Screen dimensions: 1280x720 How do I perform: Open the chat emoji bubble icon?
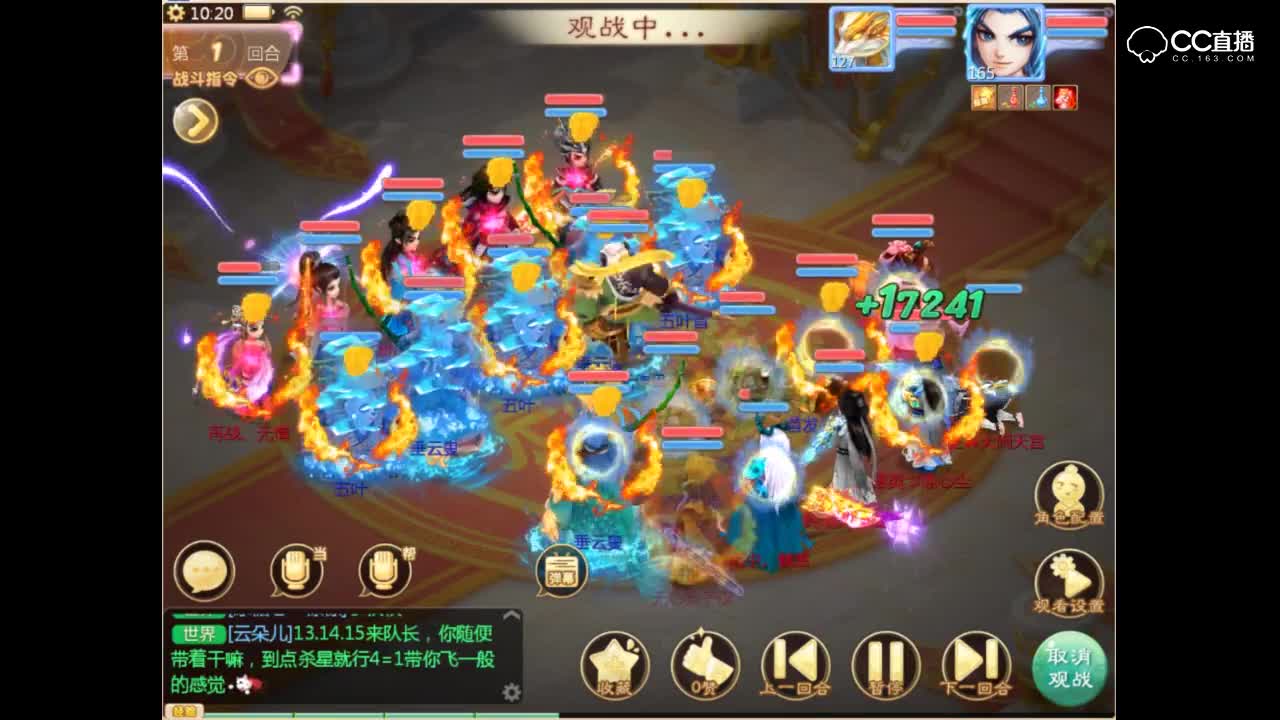[204, 570]
